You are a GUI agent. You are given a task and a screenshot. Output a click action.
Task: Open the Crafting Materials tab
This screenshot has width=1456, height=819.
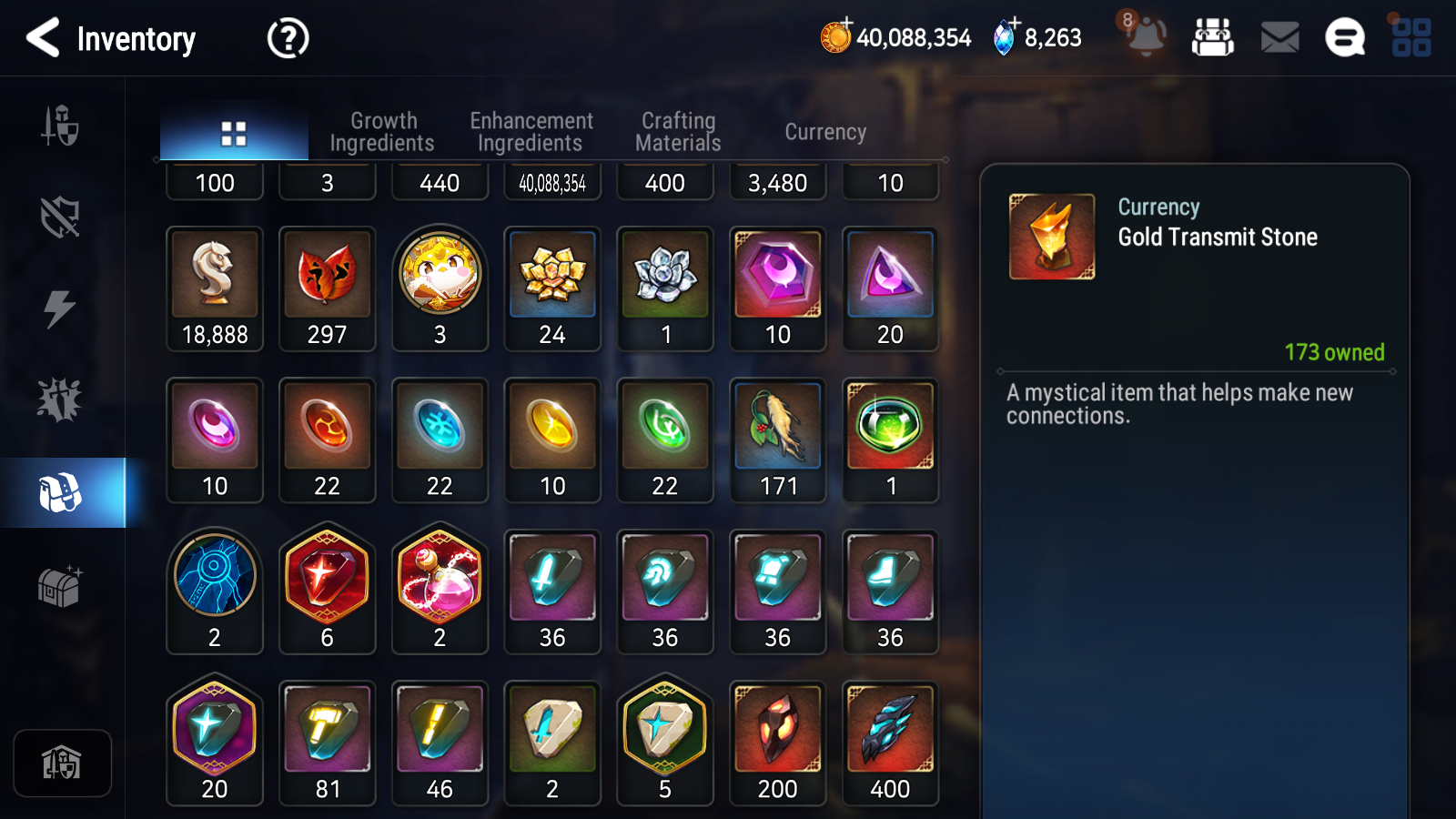(x=678, y=131)
